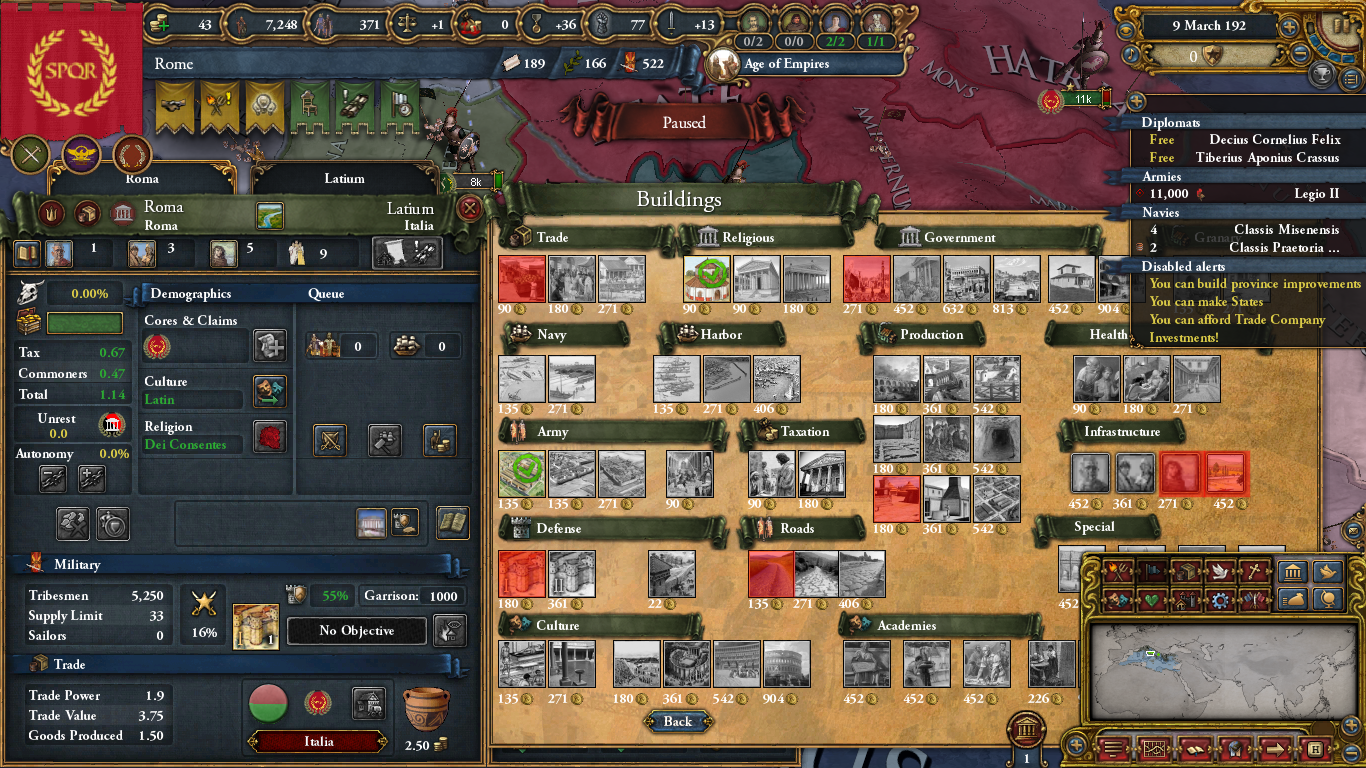
Task: Click the Back button below the buildings list
Action: coord(678,721)
